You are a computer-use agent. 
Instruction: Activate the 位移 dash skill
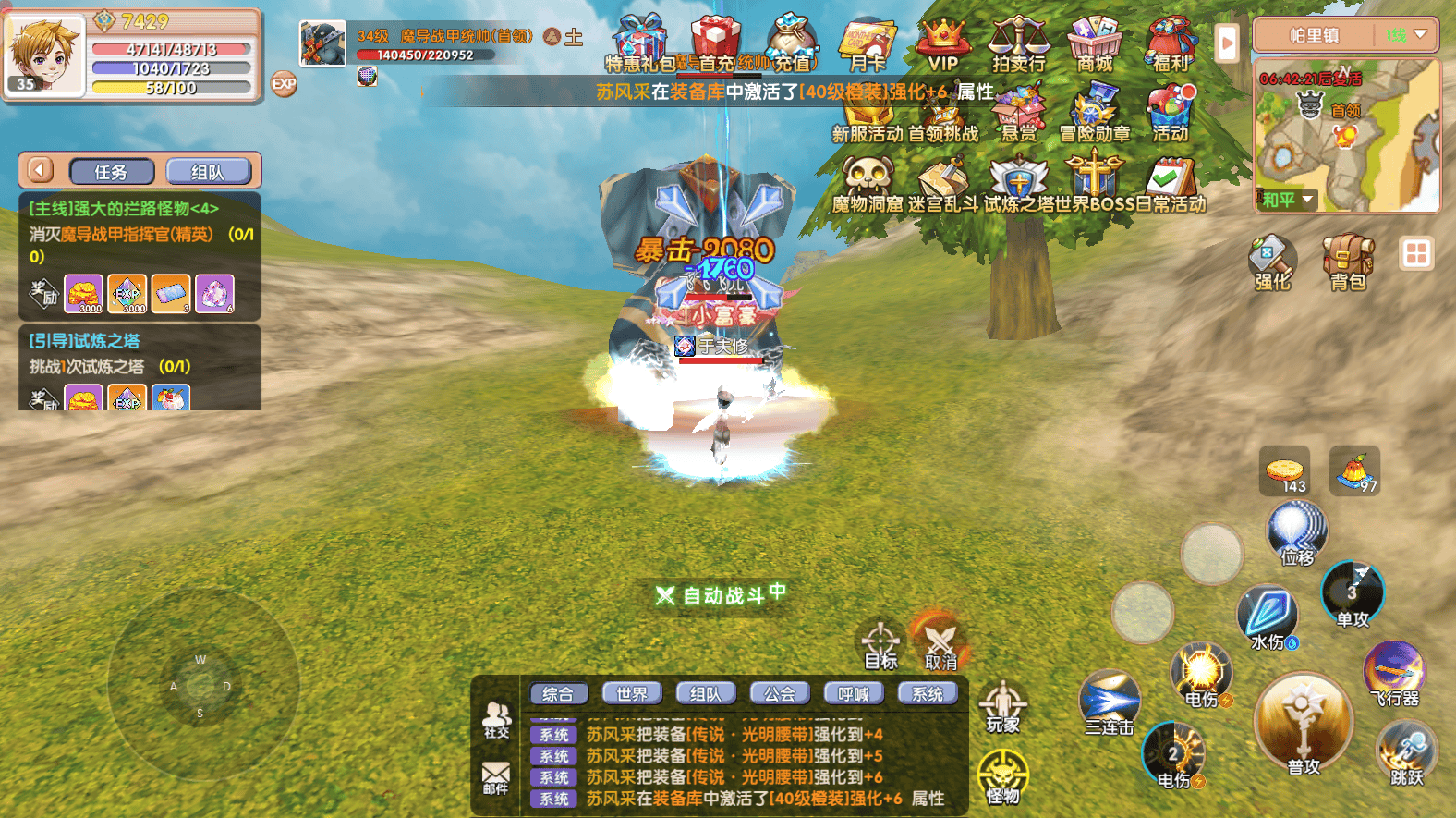(1297, 533)
